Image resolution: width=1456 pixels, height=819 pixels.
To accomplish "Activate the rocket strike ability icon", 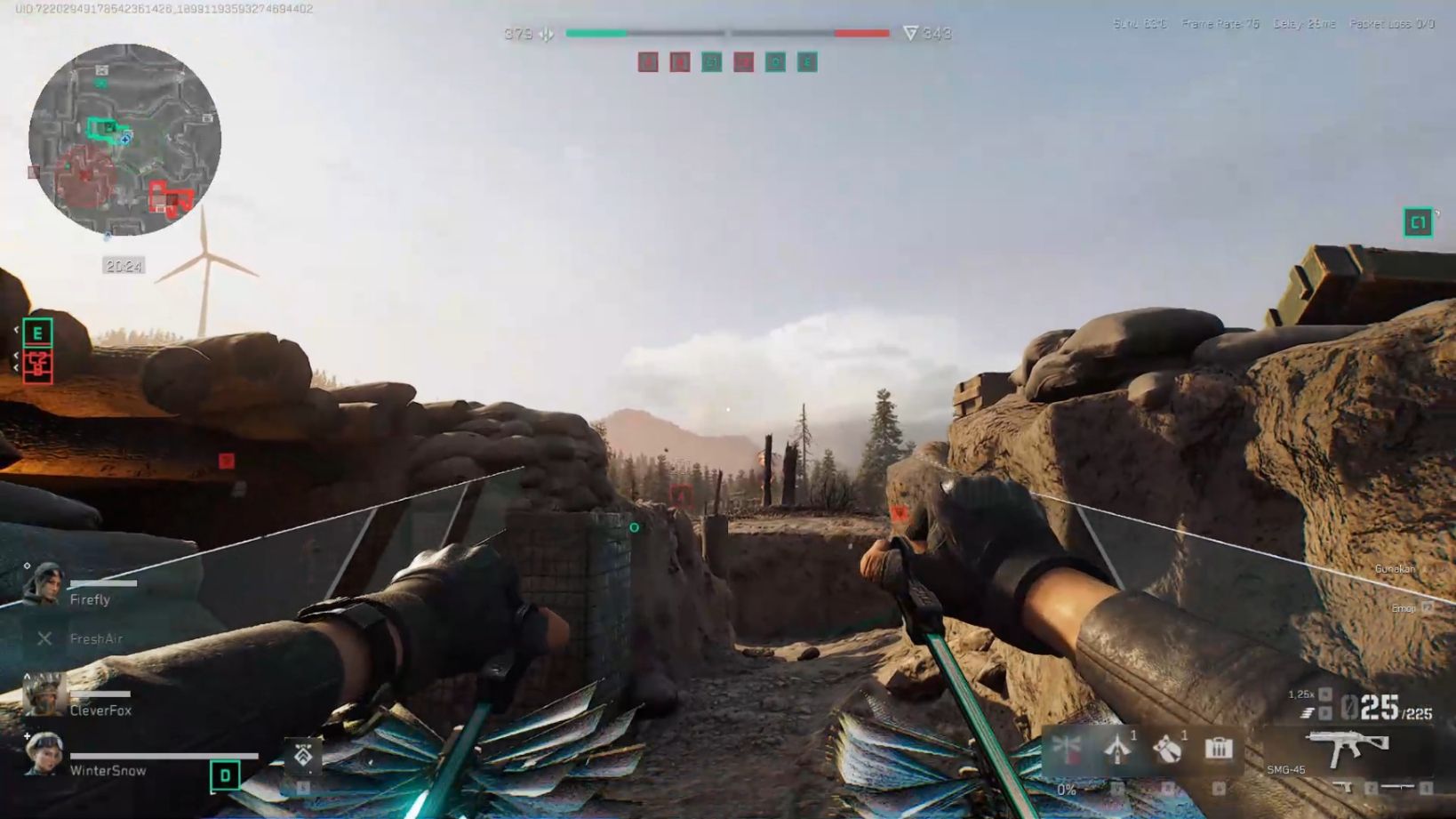I will pyautogui.click(x=1117, y=749).
